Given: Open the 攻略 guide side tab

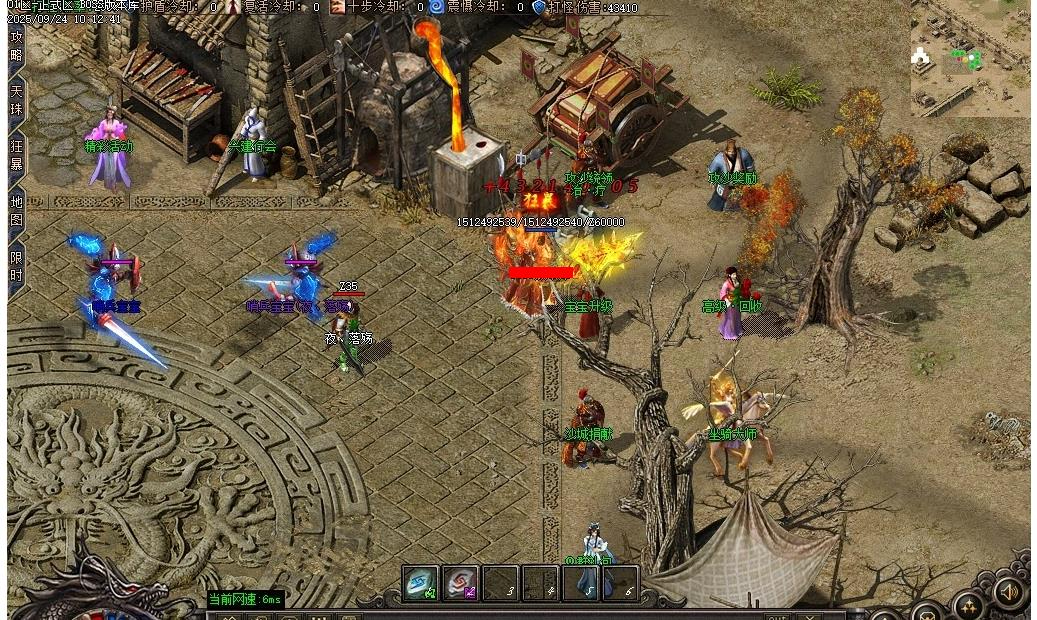Looking at the screenshot, I should [x=16, y=46].
